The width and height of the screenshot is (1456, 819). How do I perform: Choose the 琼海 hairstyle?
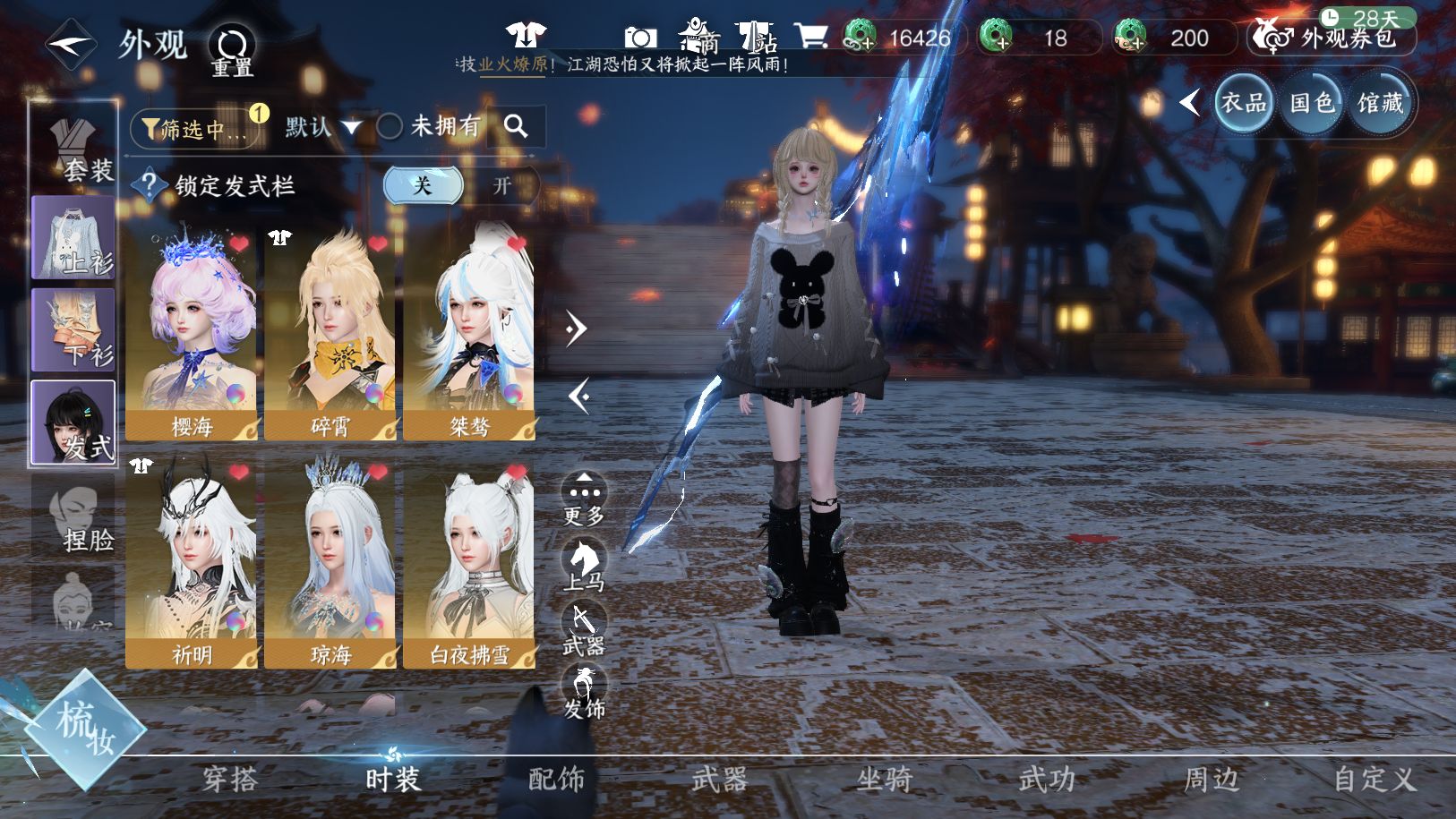330,564
